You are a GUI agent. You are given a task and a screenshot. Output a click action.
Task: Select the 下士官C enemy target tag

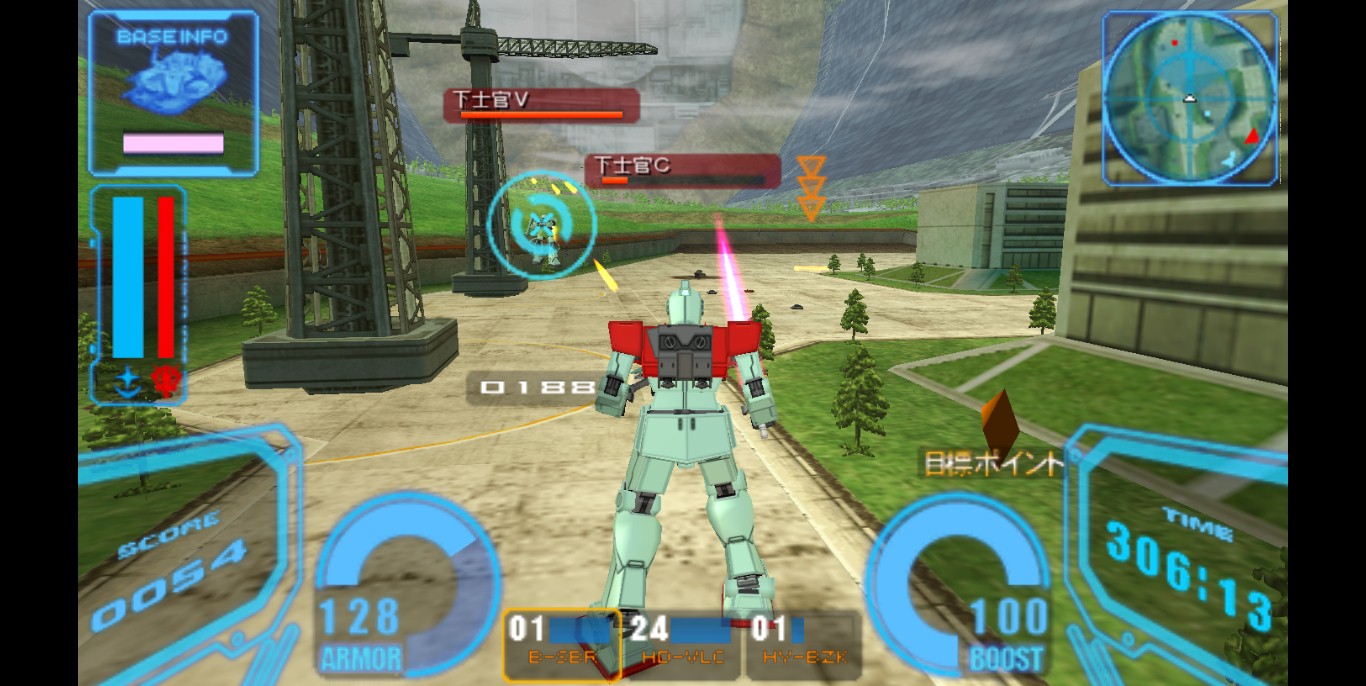tap(682, 170)
